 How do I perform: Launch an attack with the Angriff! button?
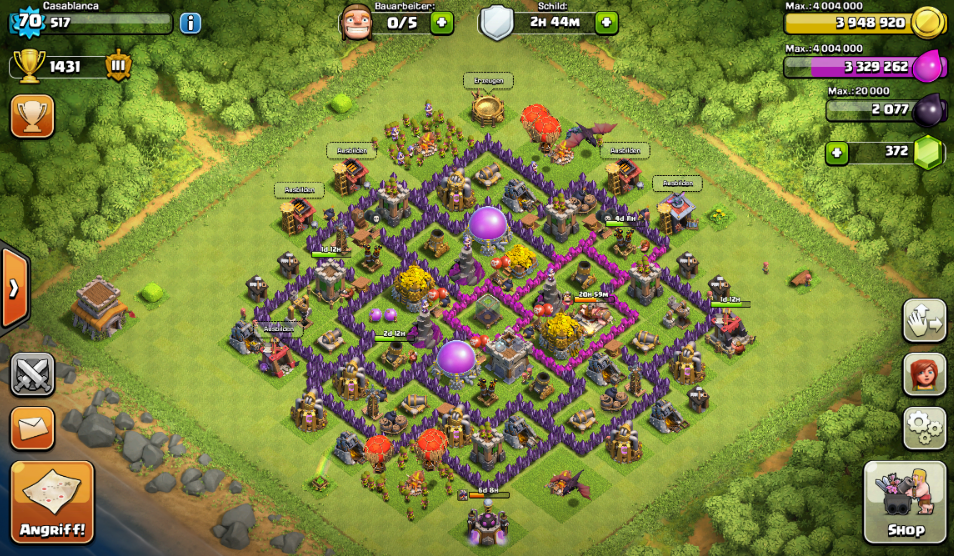click(x=52, y=501)
